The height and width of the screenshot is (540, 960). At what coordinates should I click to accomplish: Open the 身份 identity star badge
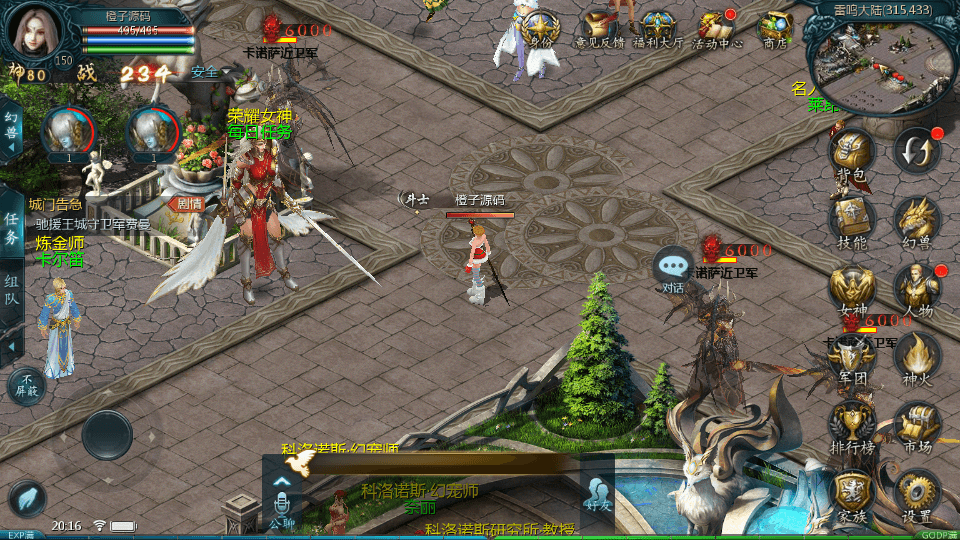(x=541, y=28)
